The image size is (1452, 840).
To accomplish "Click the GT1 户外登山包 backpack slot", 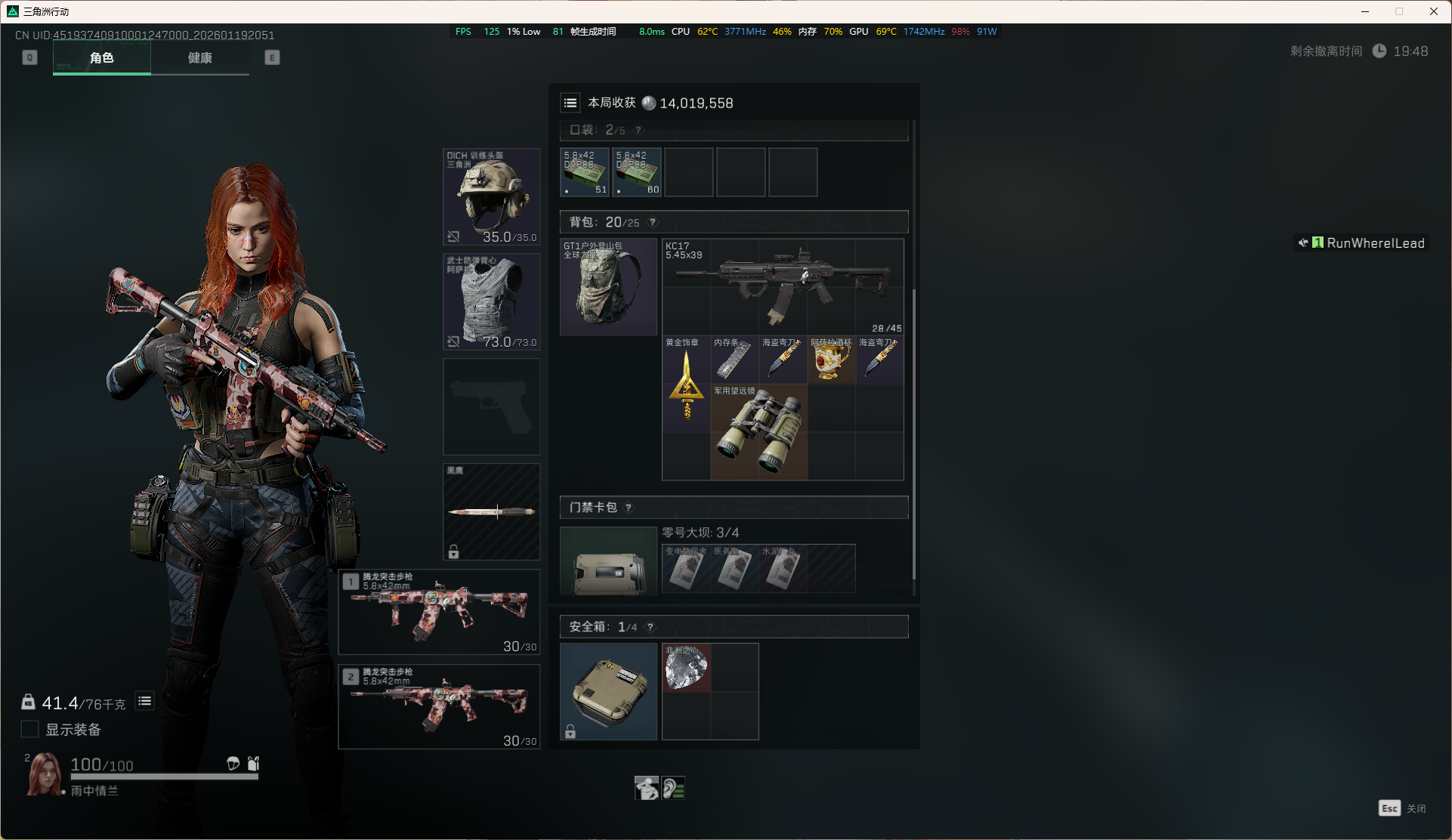I will point(608,287).
